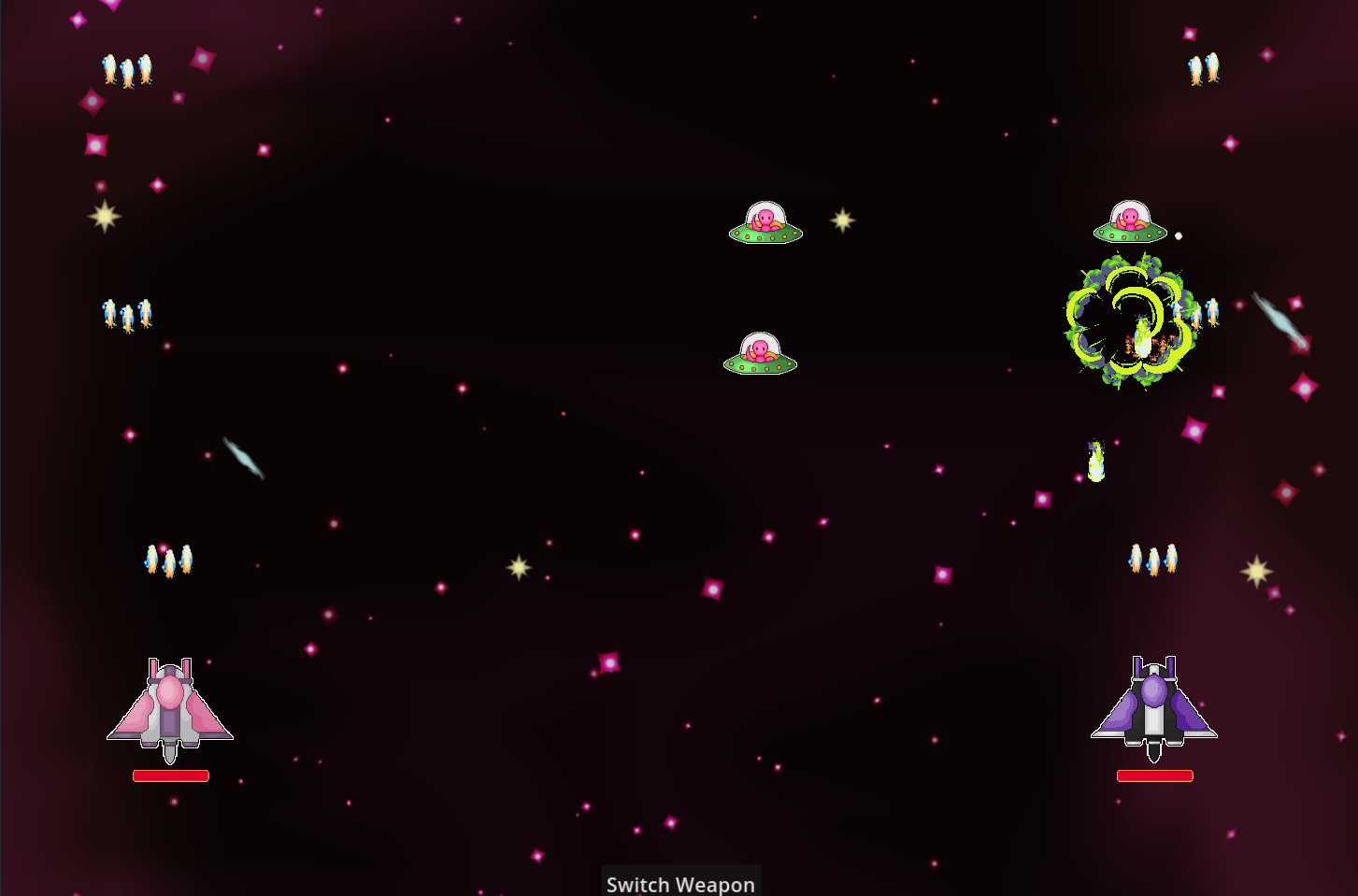Select the triple missile cluster top left
Screen dimensions: 1358x896
(126, 68)
